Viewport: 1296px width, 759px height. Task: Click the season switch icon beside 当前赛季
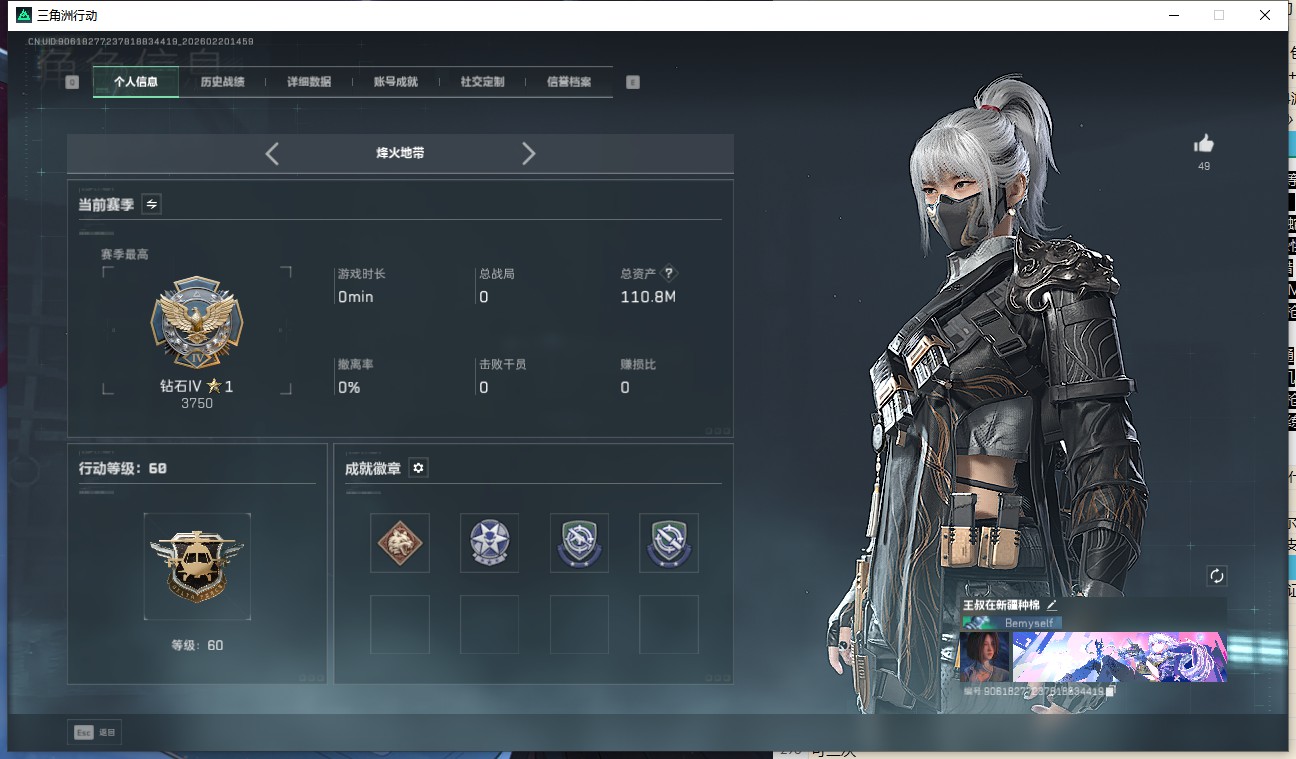[151, 204]
